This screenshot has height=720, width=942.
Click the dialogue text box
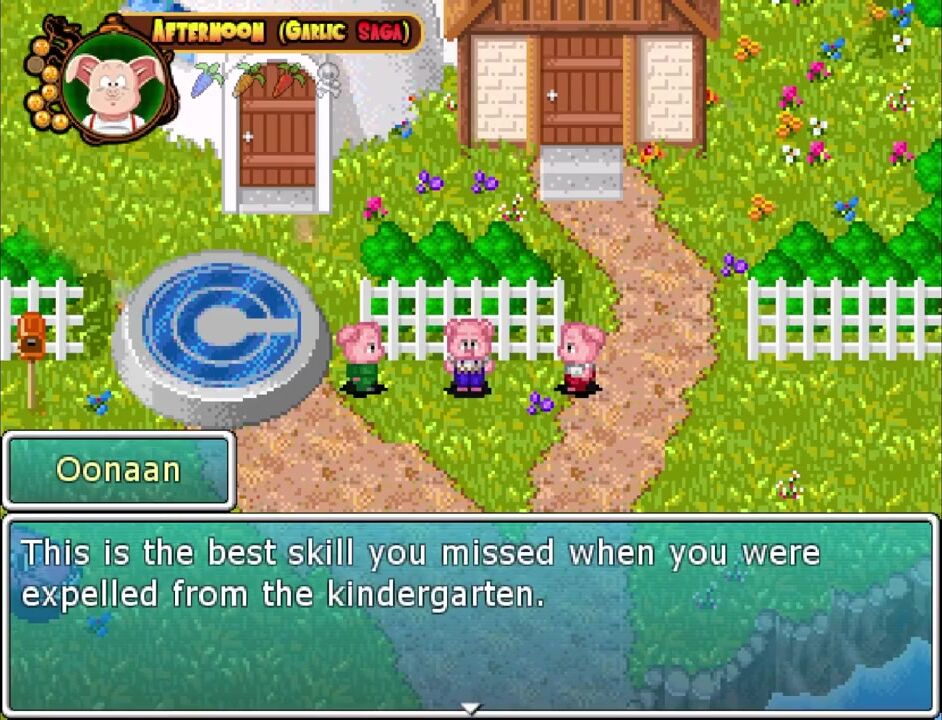470,612
